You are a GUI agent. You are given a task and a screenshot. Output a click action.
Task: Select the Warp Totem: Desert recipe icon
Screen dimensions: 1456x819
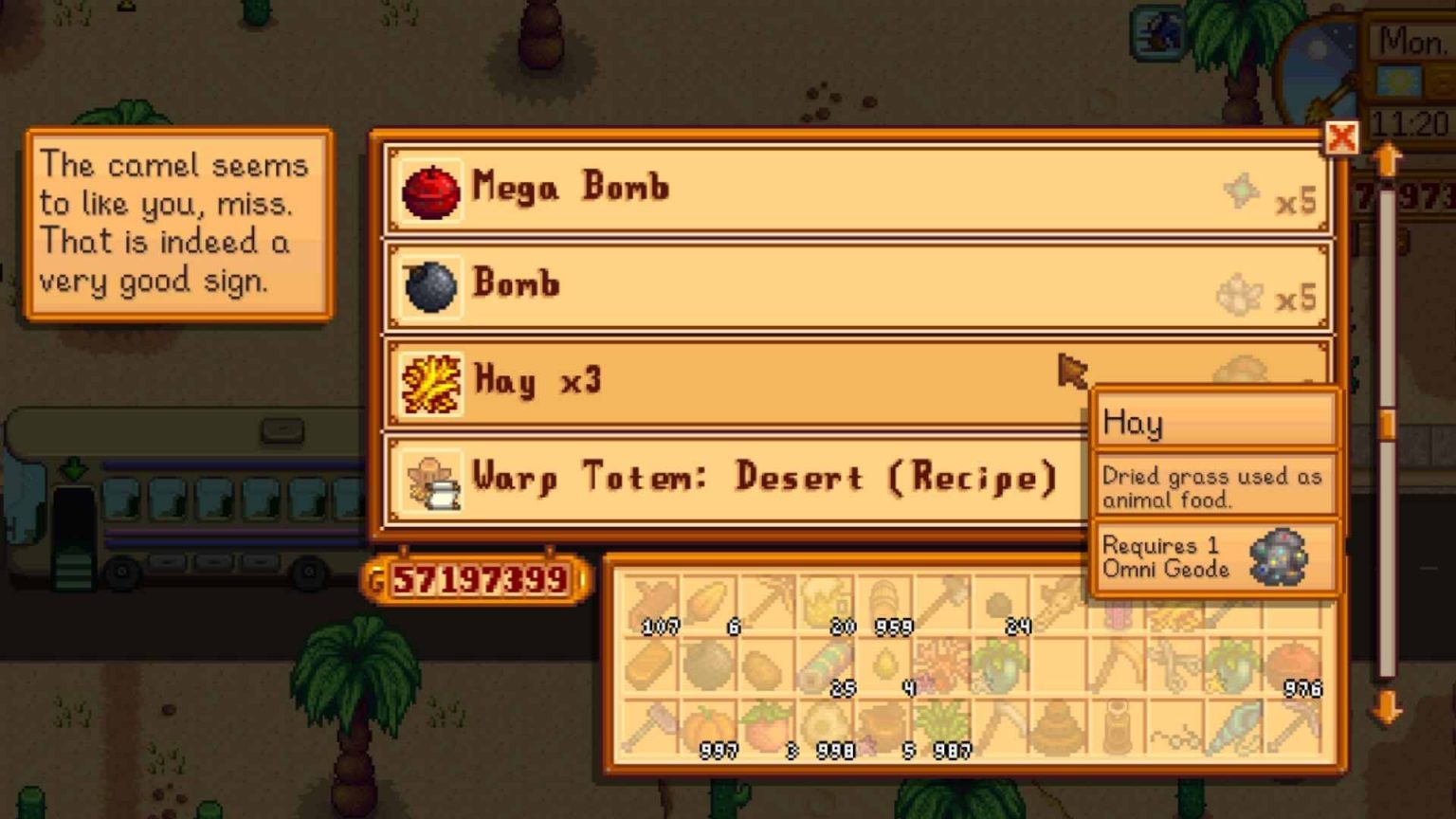point(431,478)
